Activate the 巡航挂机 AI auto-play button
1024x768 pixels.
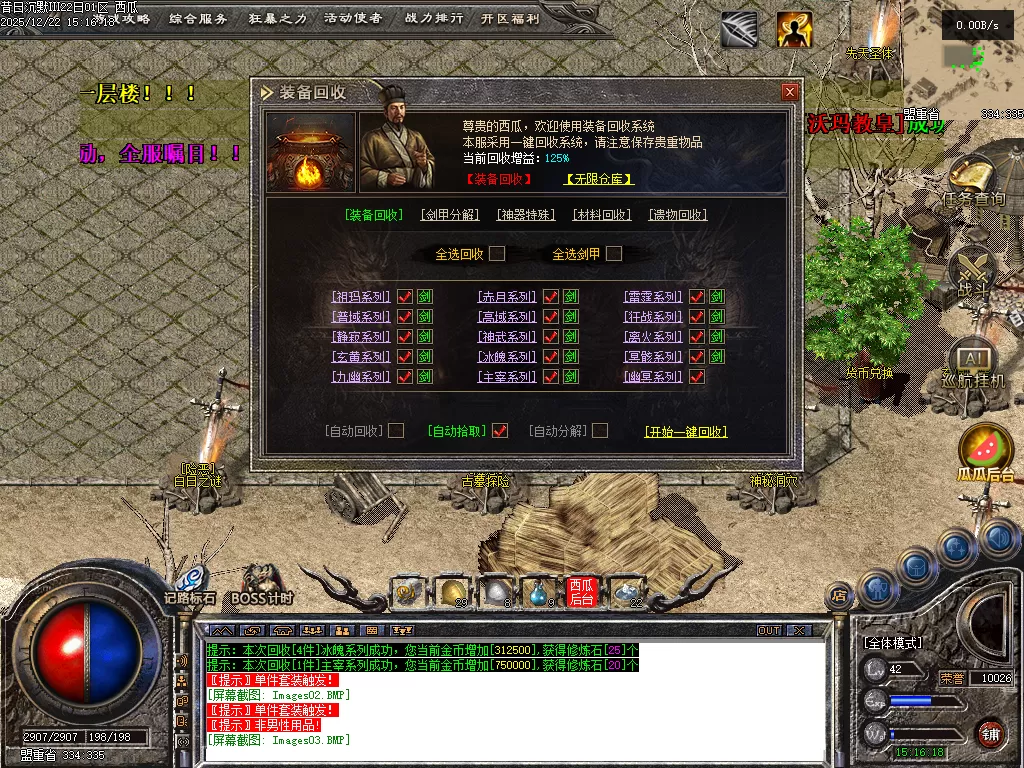coord(973,363)
